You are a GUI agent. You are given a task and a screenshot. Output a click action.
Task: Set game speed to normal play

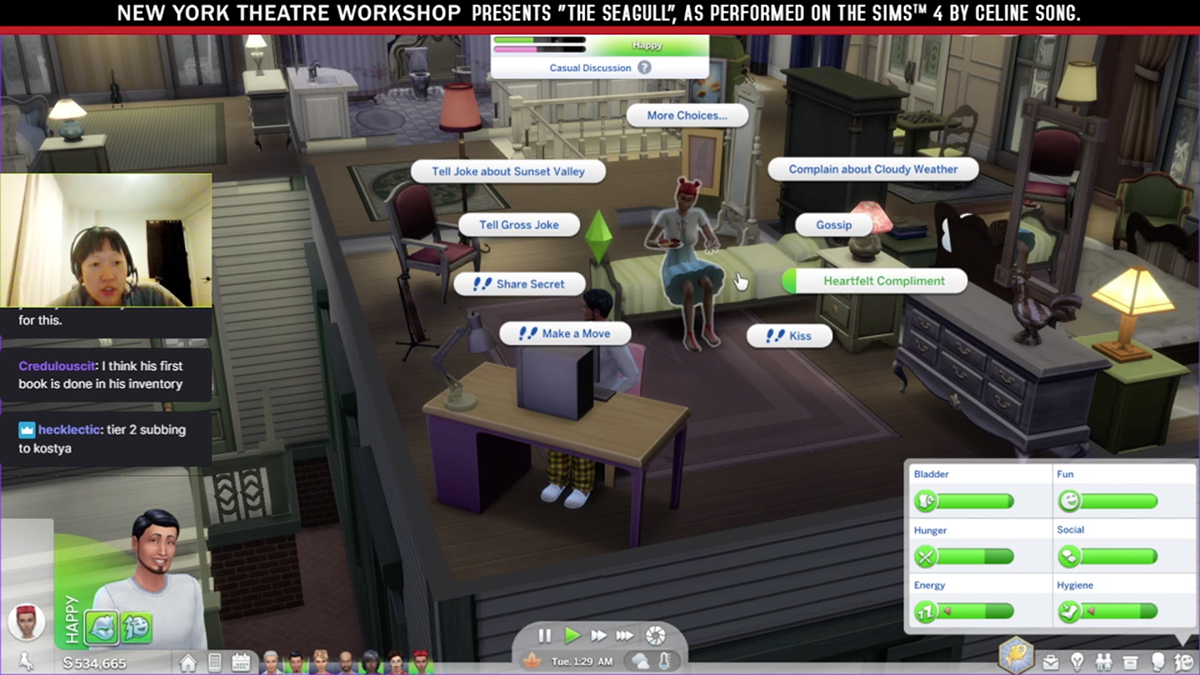[x=572, y=635]
